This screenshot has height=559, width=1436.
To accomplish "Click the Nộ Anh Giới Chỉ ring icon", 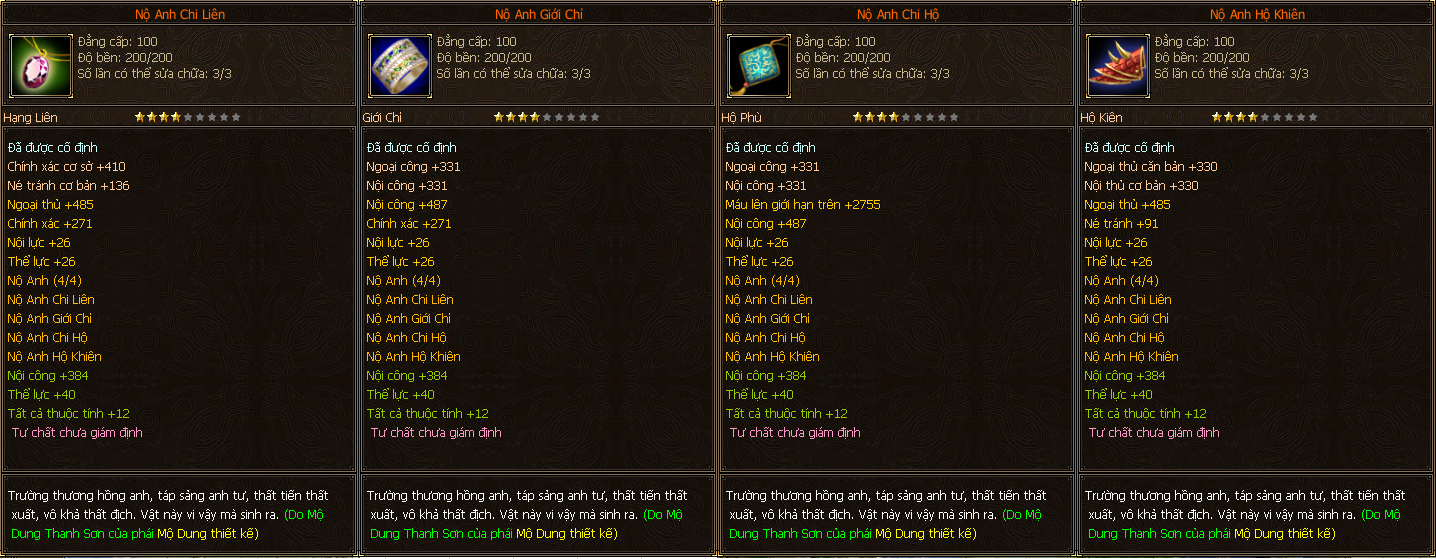I will click(x=398, y=65).
